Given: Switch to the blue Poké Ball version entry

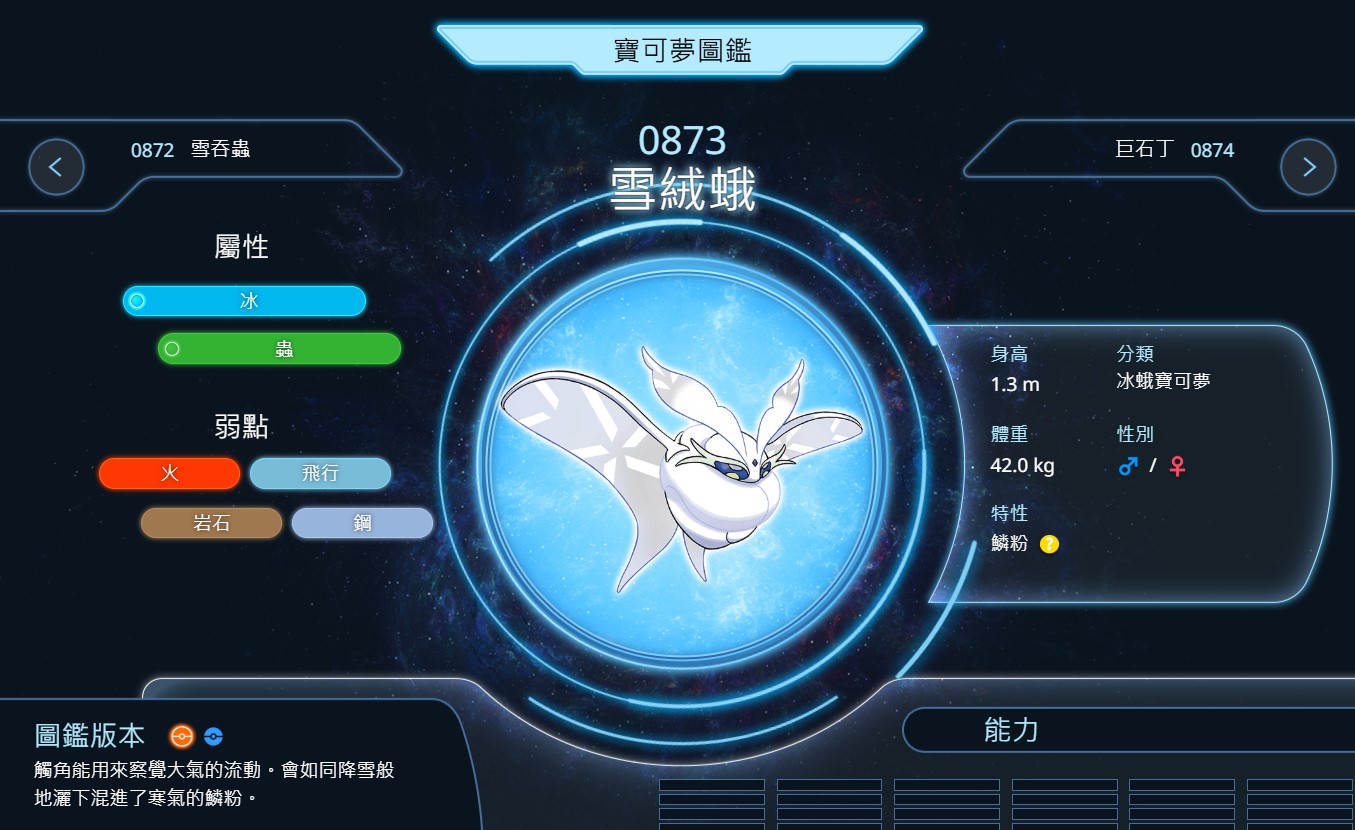Looking at the screenshot, I should click(x=213, y=737).
